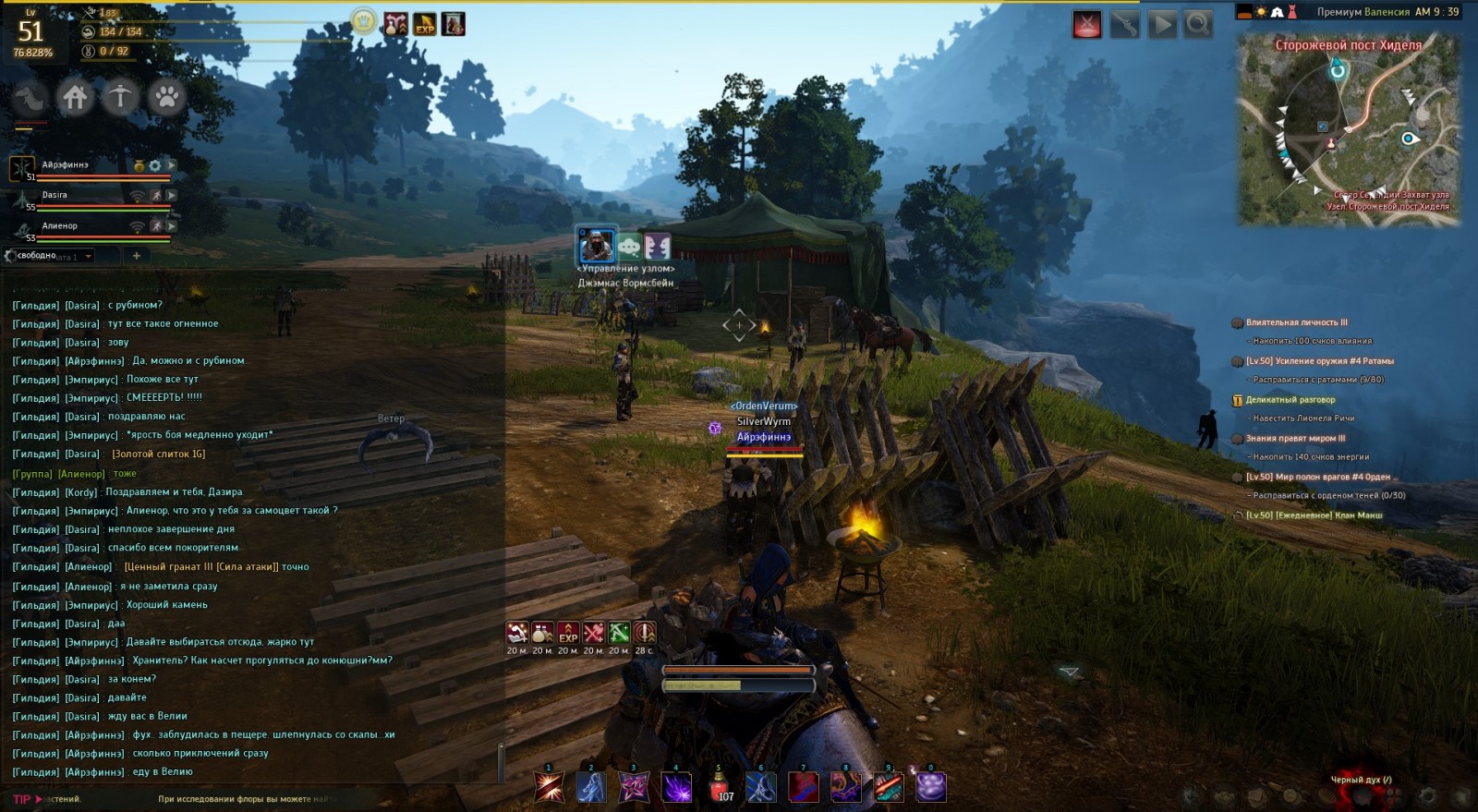Open the magnifying glass search button
Viewport: 1478px width, 812px height.
coord(1198,25)
